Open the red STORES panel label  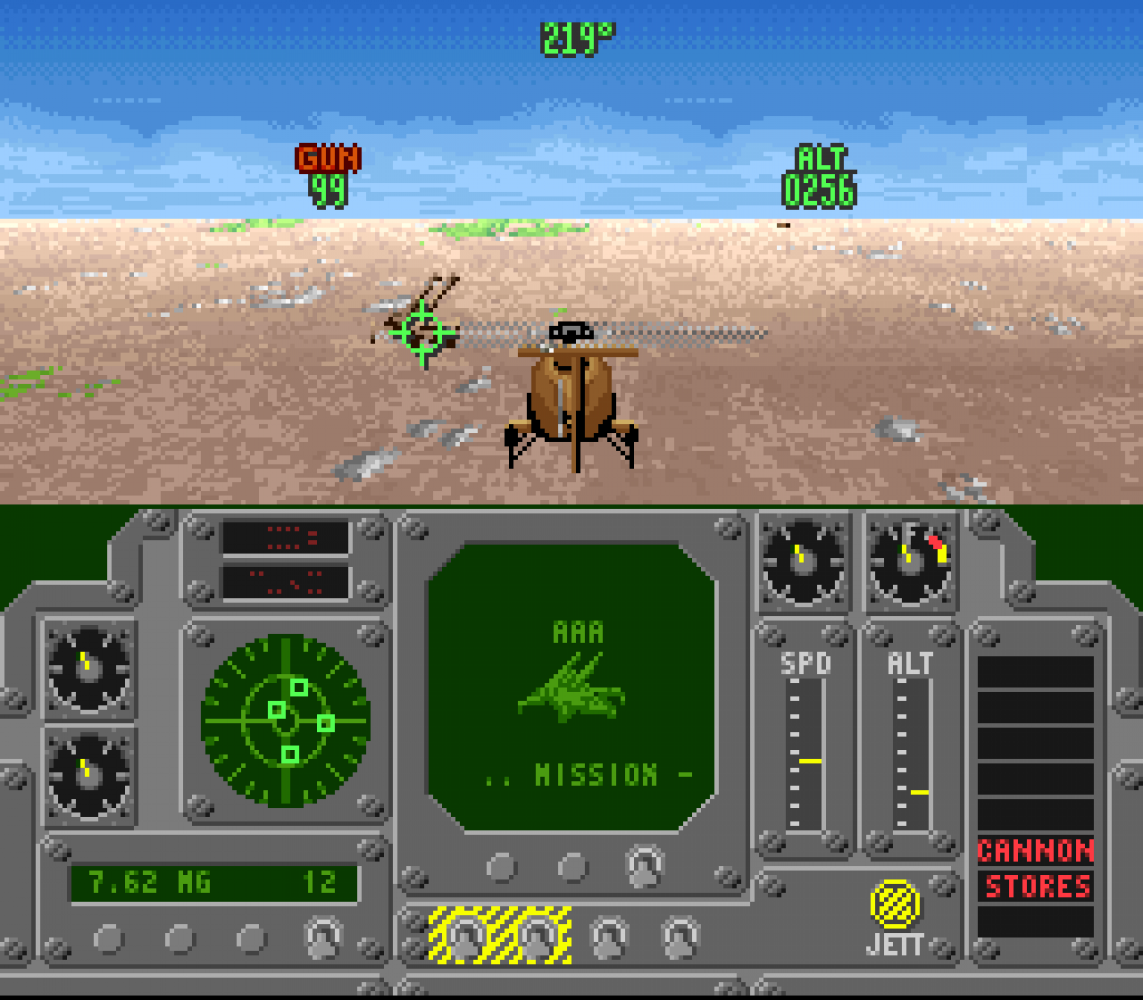[x=1036, y=886]
